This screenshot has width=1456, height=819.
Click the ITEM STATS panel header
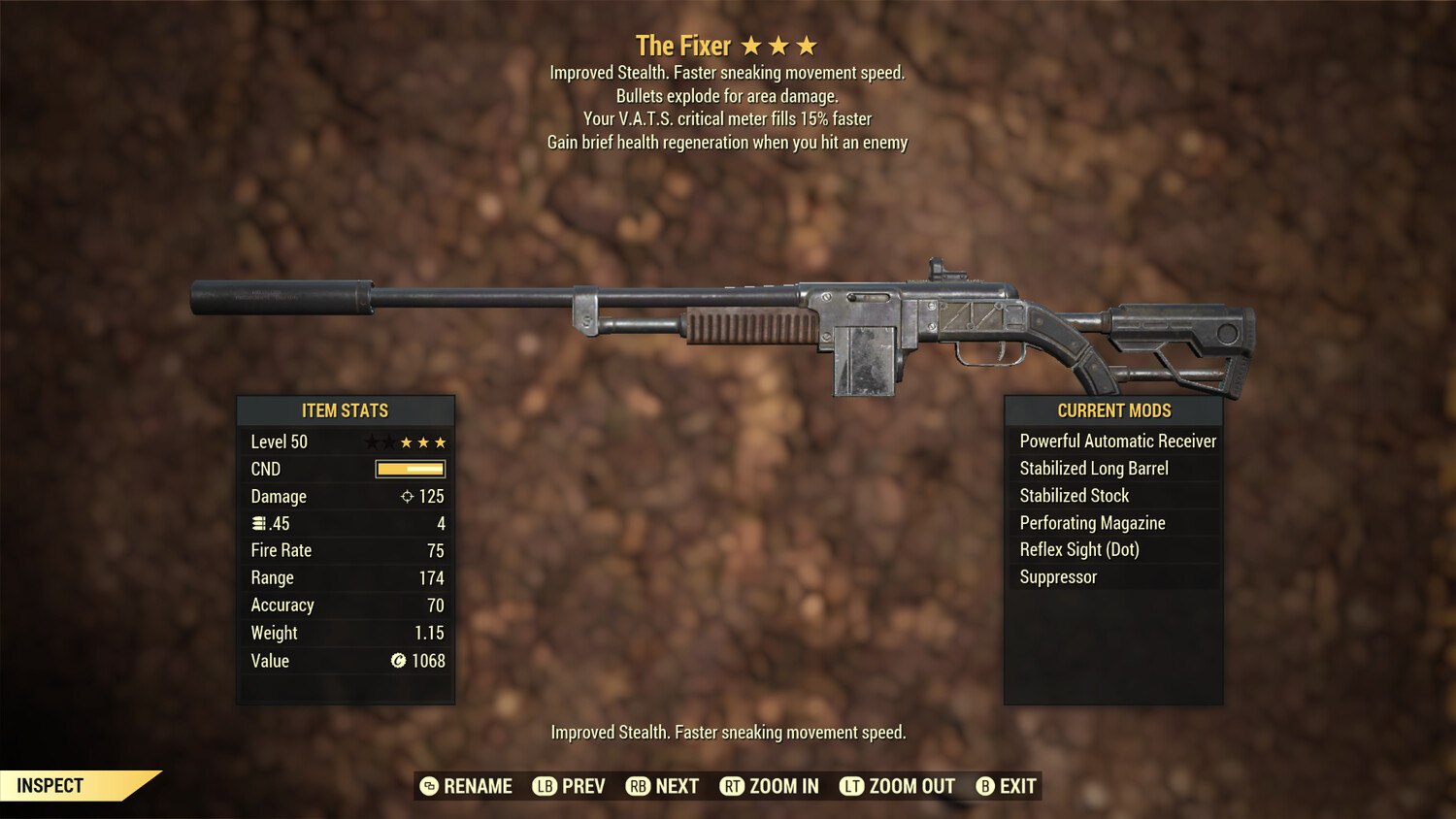(346, 410)
